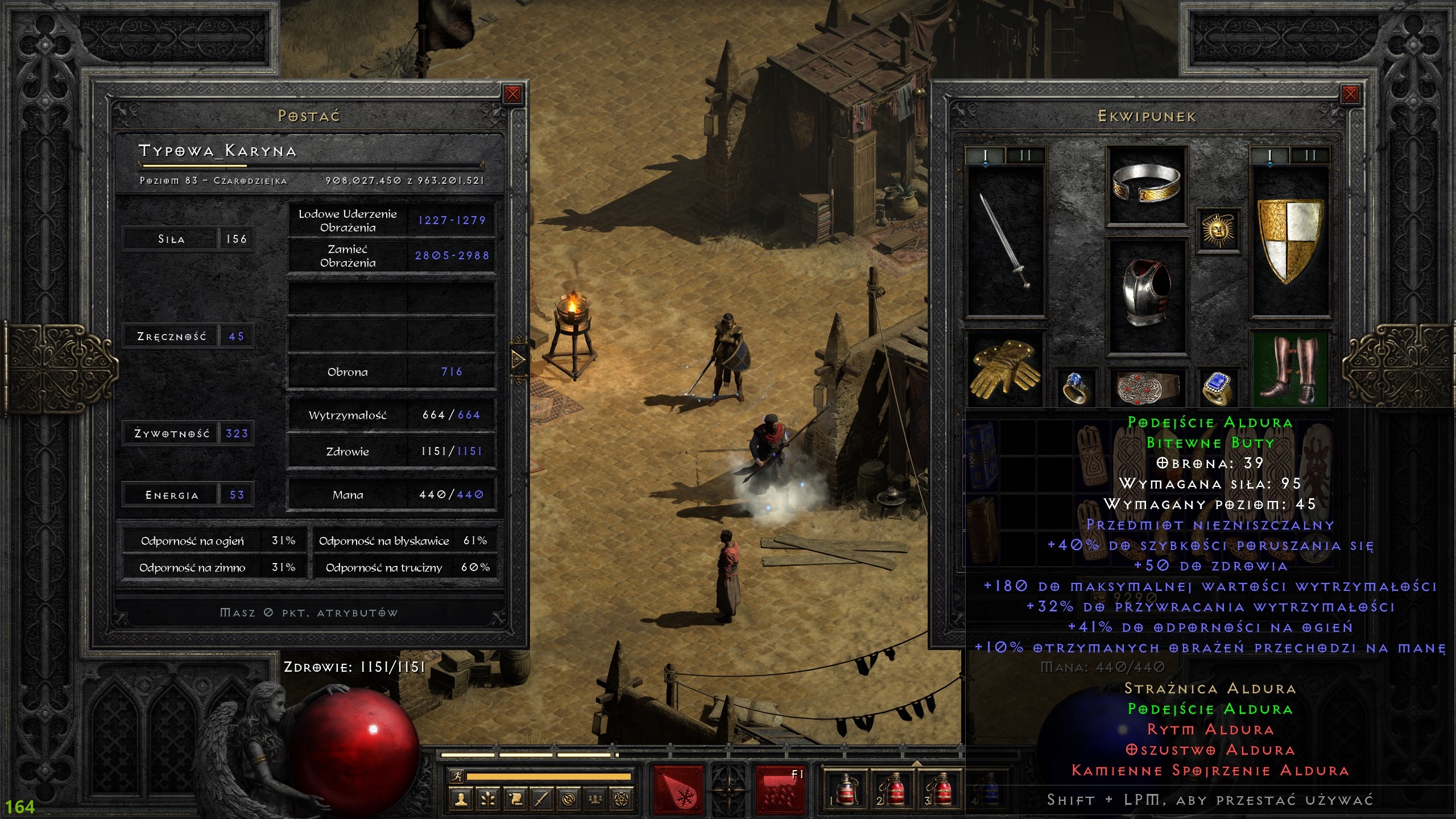Image resolution: width=1456 pixels, height=819 pixels.
Task: Open the right-click Blizzard skill selector
Action: [x=780, y=791]
